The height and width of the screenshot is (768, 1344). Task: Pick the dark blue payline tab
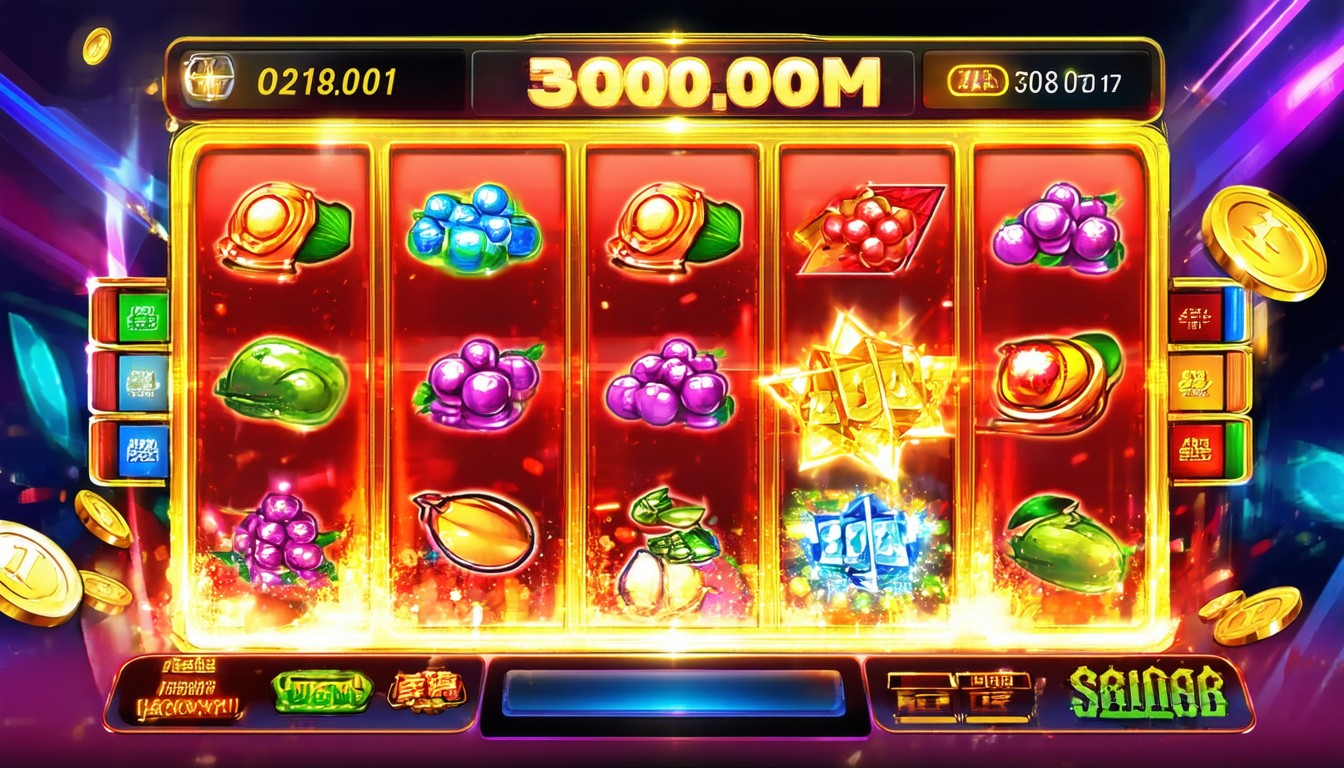[143, 449]
